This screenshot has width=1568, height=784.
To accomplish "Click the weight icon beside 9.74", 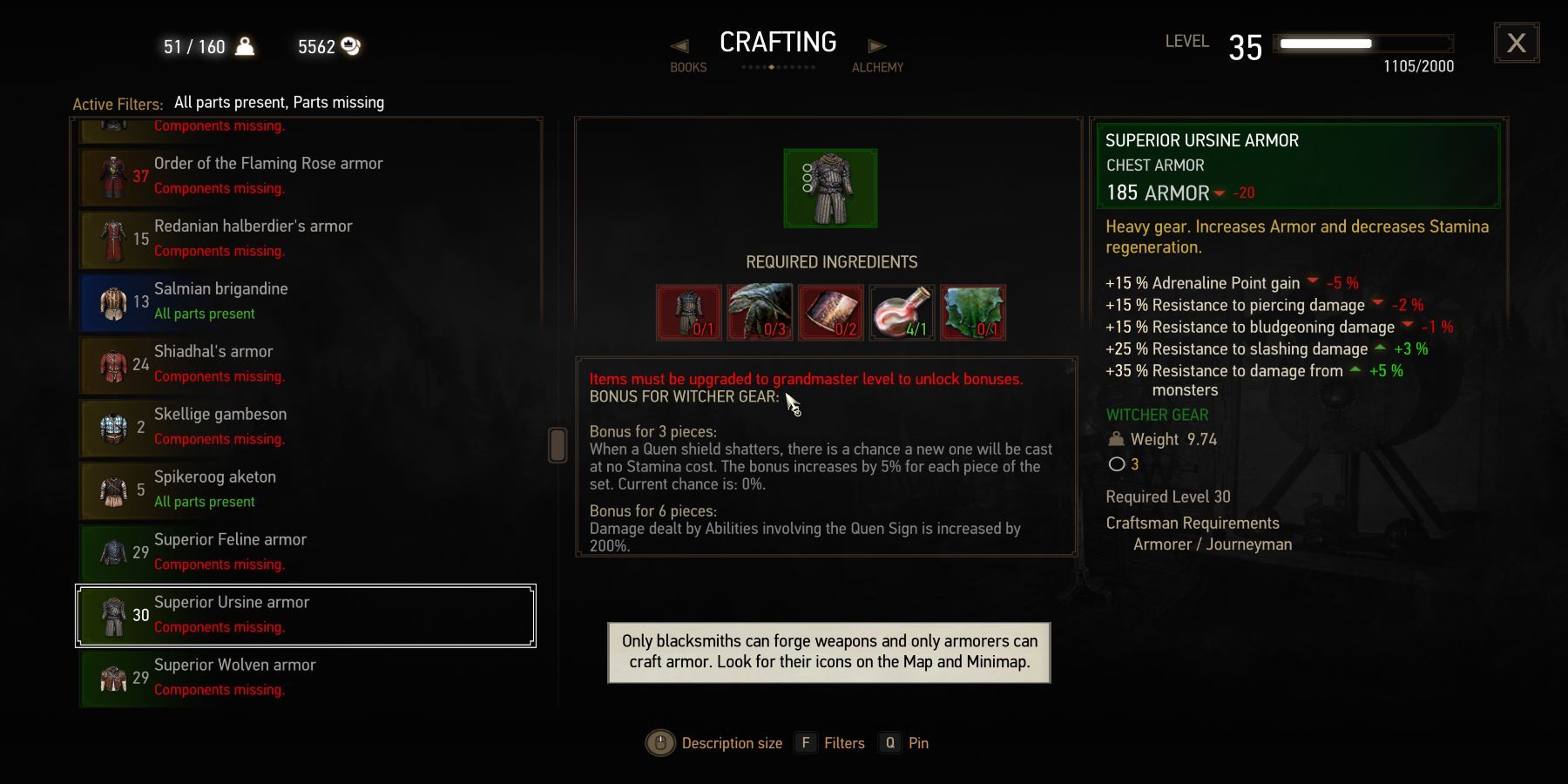I will pyautogui.click(x=1118, y=440).
